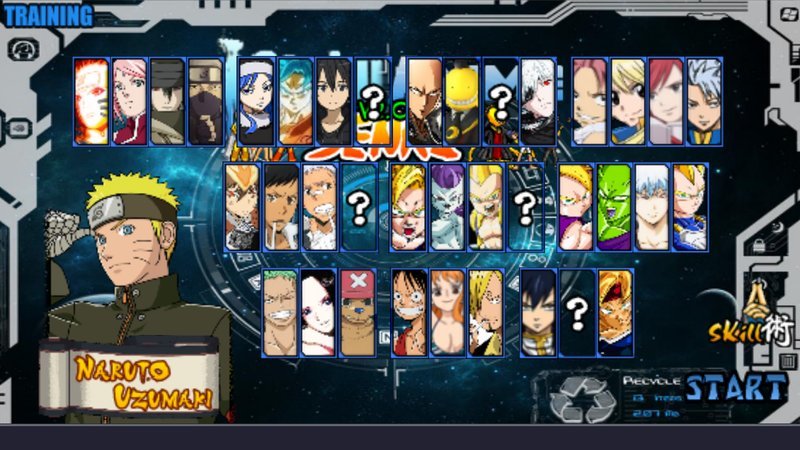Screen dimensions: 800x450
Task: Select Frieza portrait
Action: pyautogui.click(x=448, y=206)
